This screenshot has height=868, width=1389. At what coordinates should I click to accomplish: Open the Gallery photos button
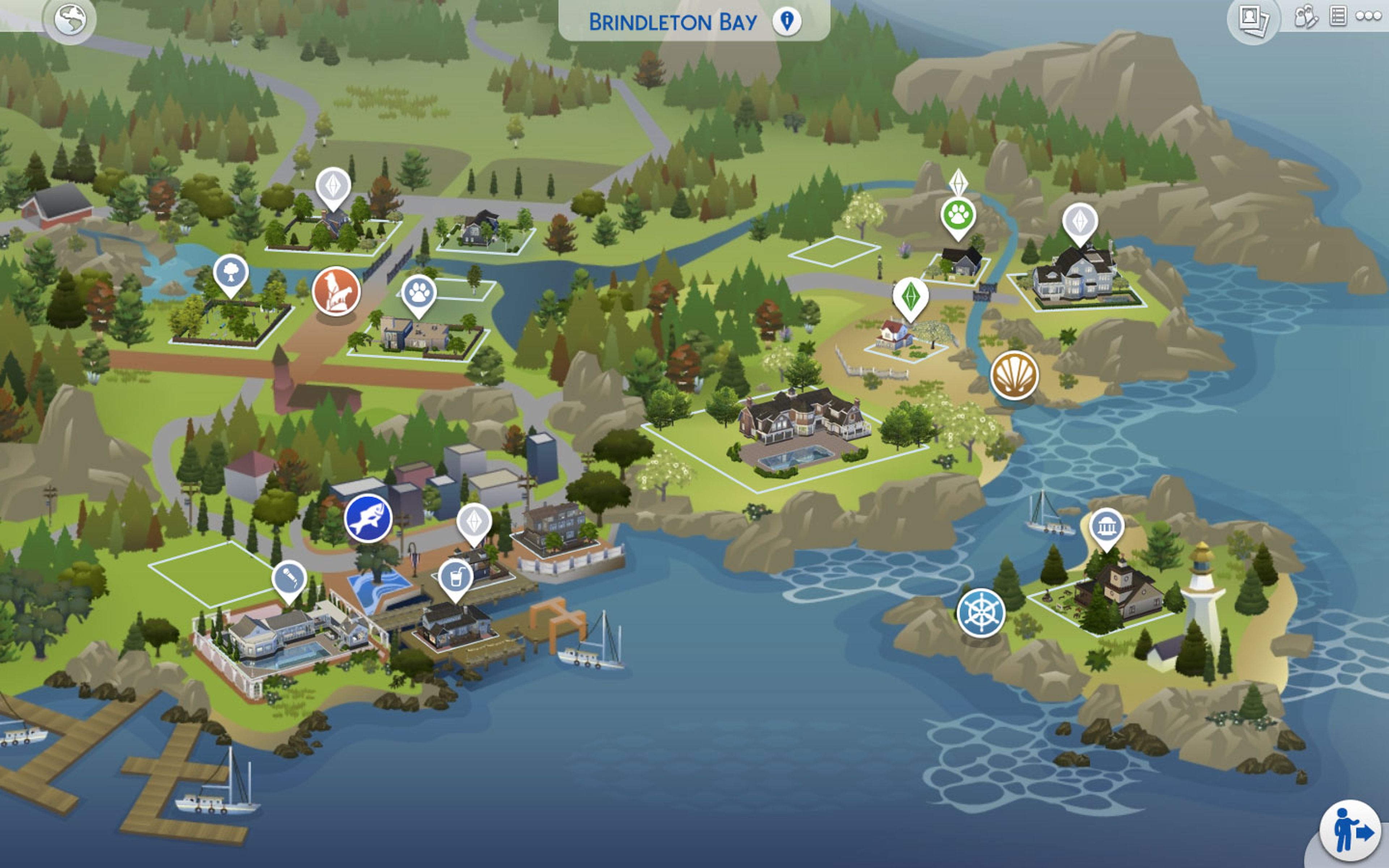pyautogui.click(x=1253, y=20)
